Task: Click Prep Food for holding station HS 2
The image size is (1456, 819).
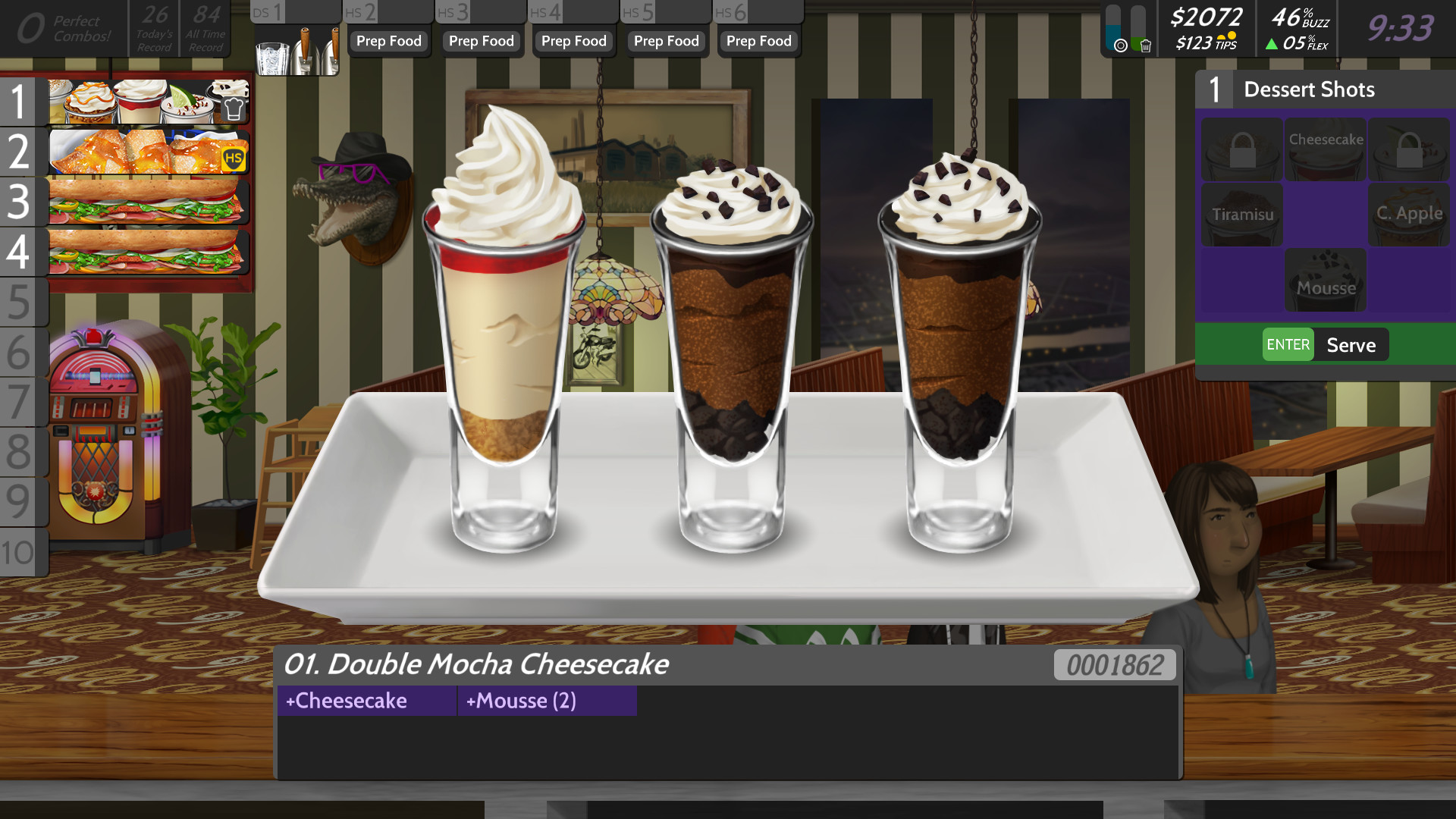Action: tap(389, 41)
